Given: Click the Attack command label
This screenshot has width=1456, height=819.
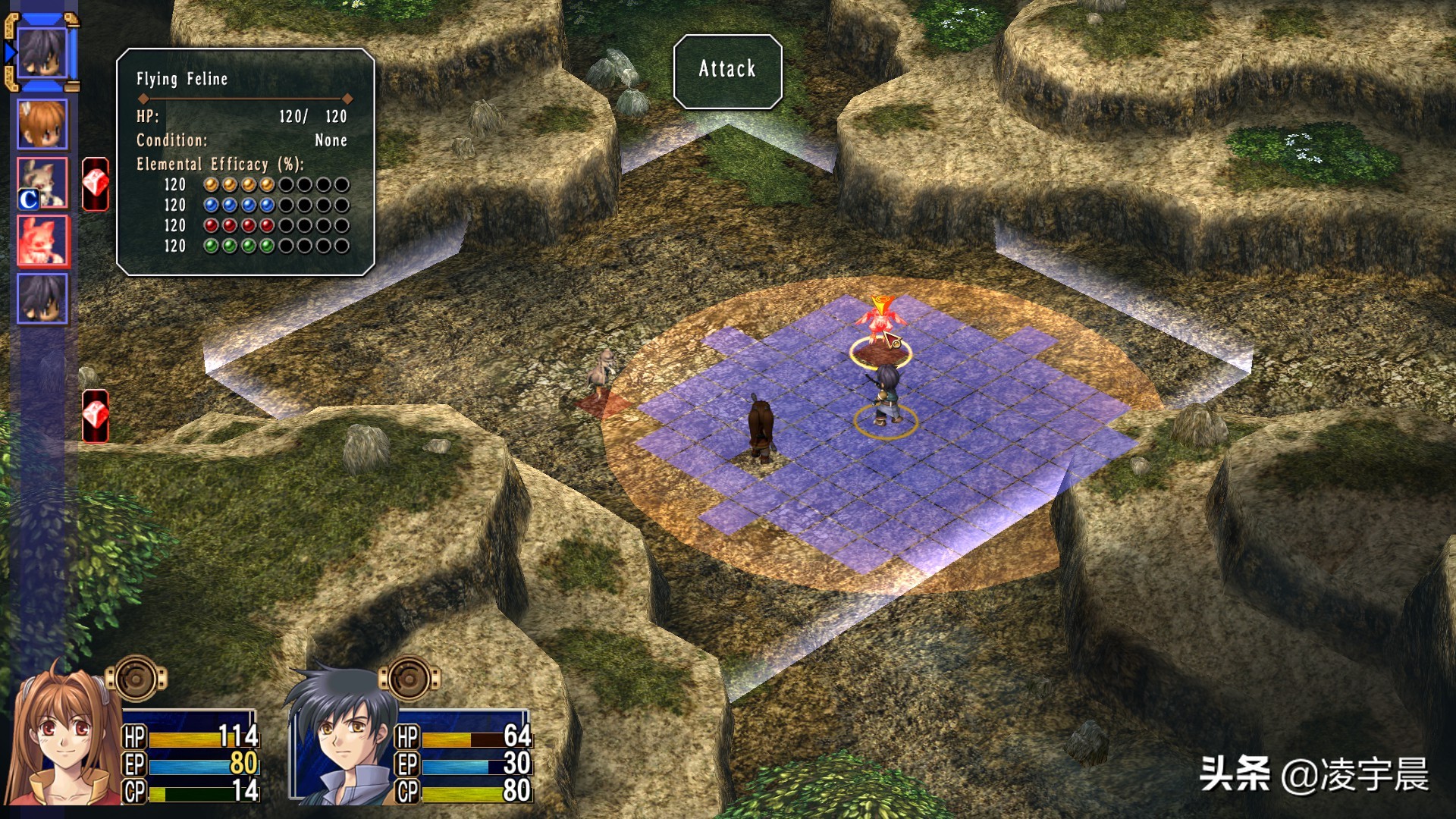Looking at the screenshot, I should coord(727,70).
